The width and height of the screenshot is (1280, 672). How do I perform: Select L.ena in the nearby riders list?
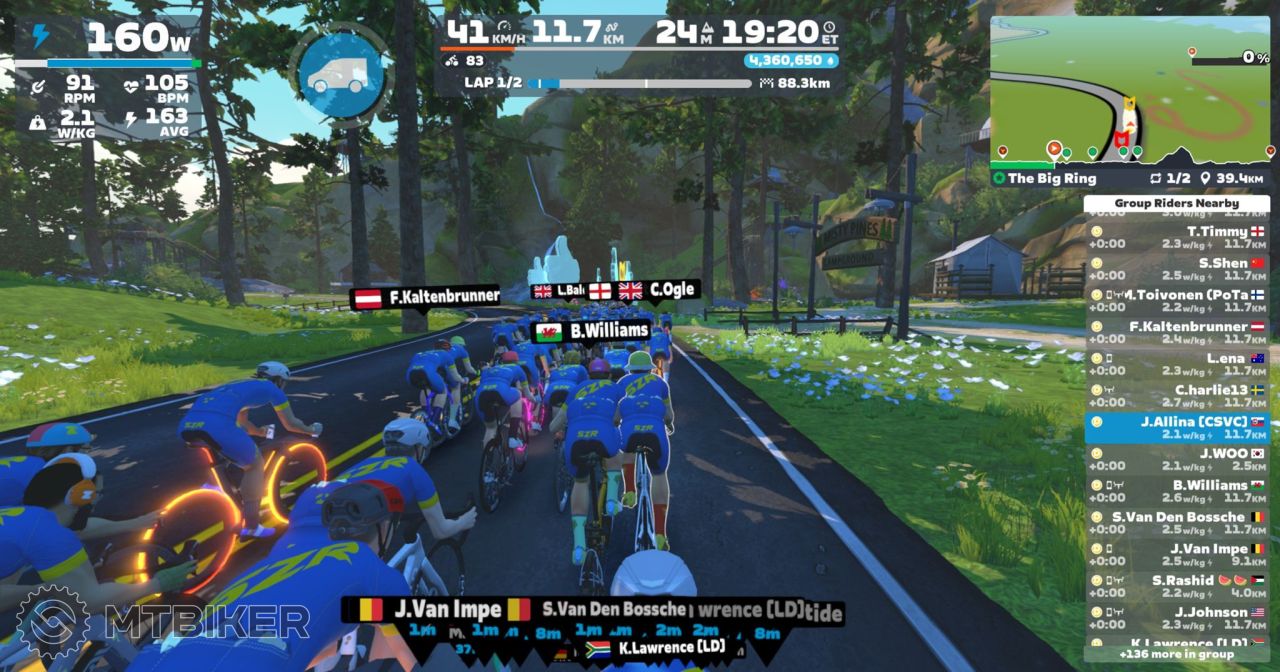[x=1177, y=364]
